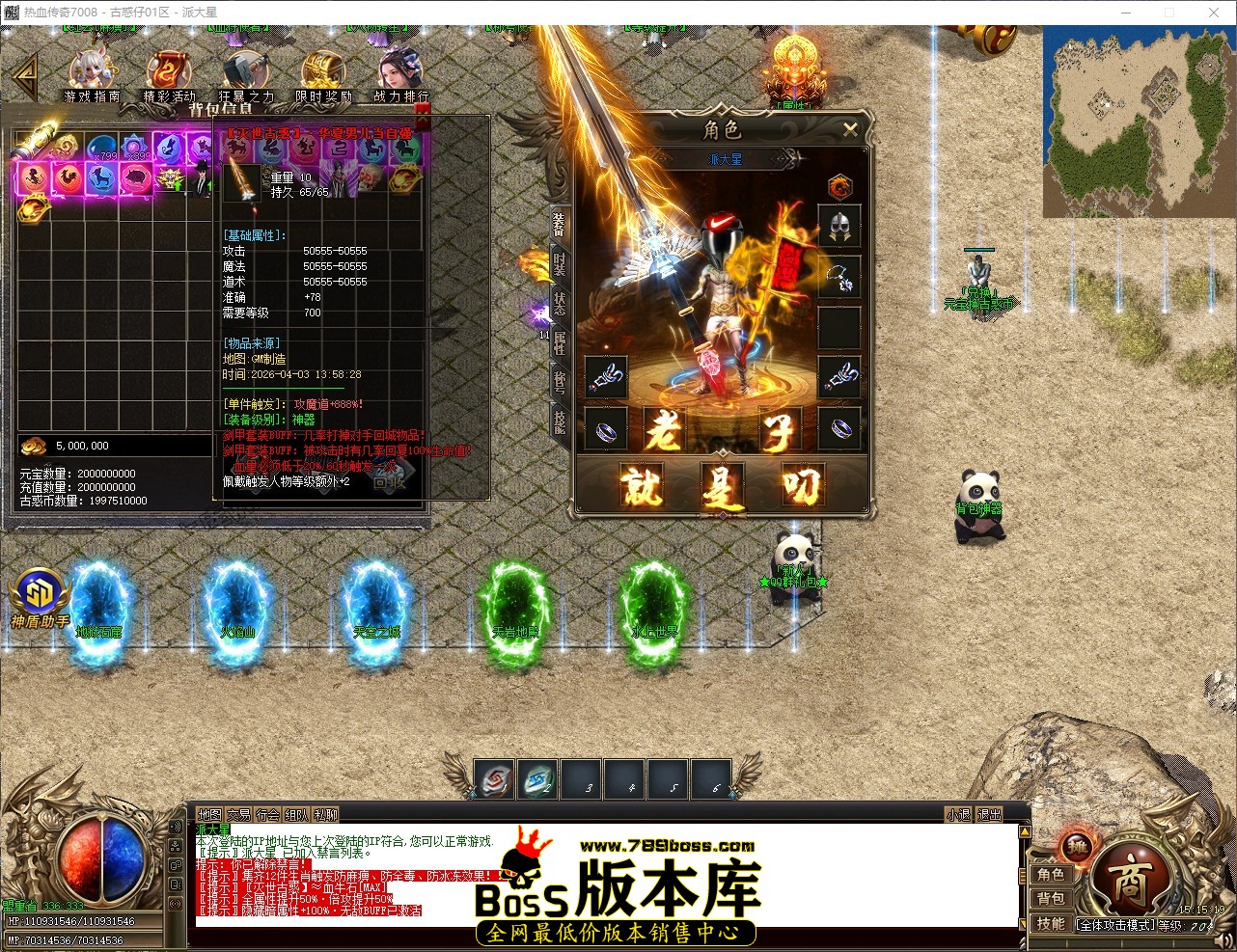Click the 退出 exit button

(989, 813)
